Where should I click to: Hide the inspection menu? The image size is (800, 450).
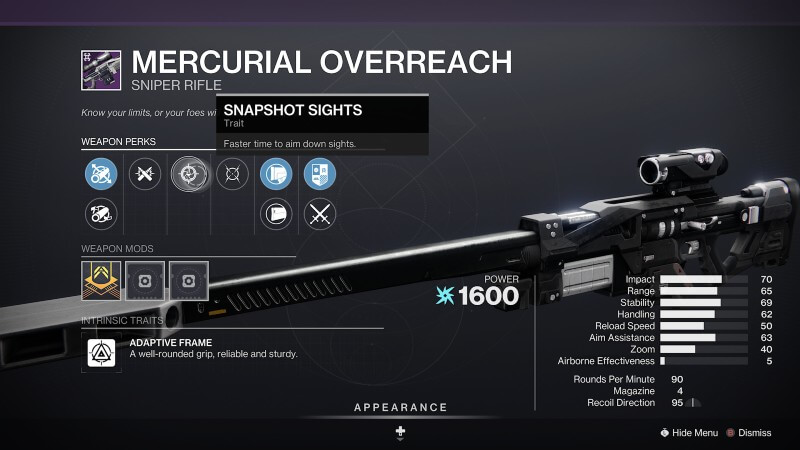pos(688,433)
